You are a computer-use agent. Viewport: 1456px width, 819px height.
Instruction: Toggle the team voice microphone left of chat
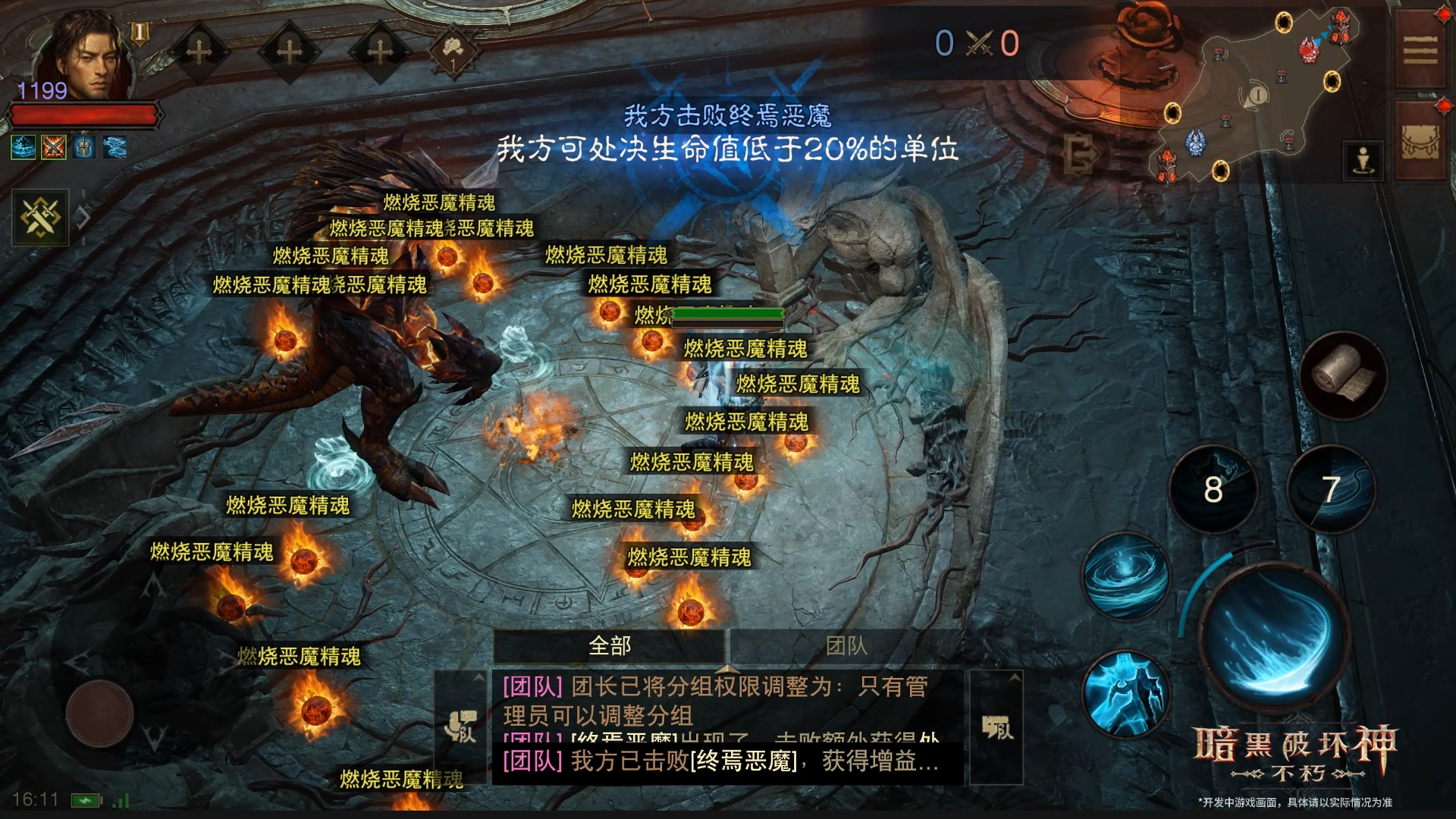[x=460, y=726]
